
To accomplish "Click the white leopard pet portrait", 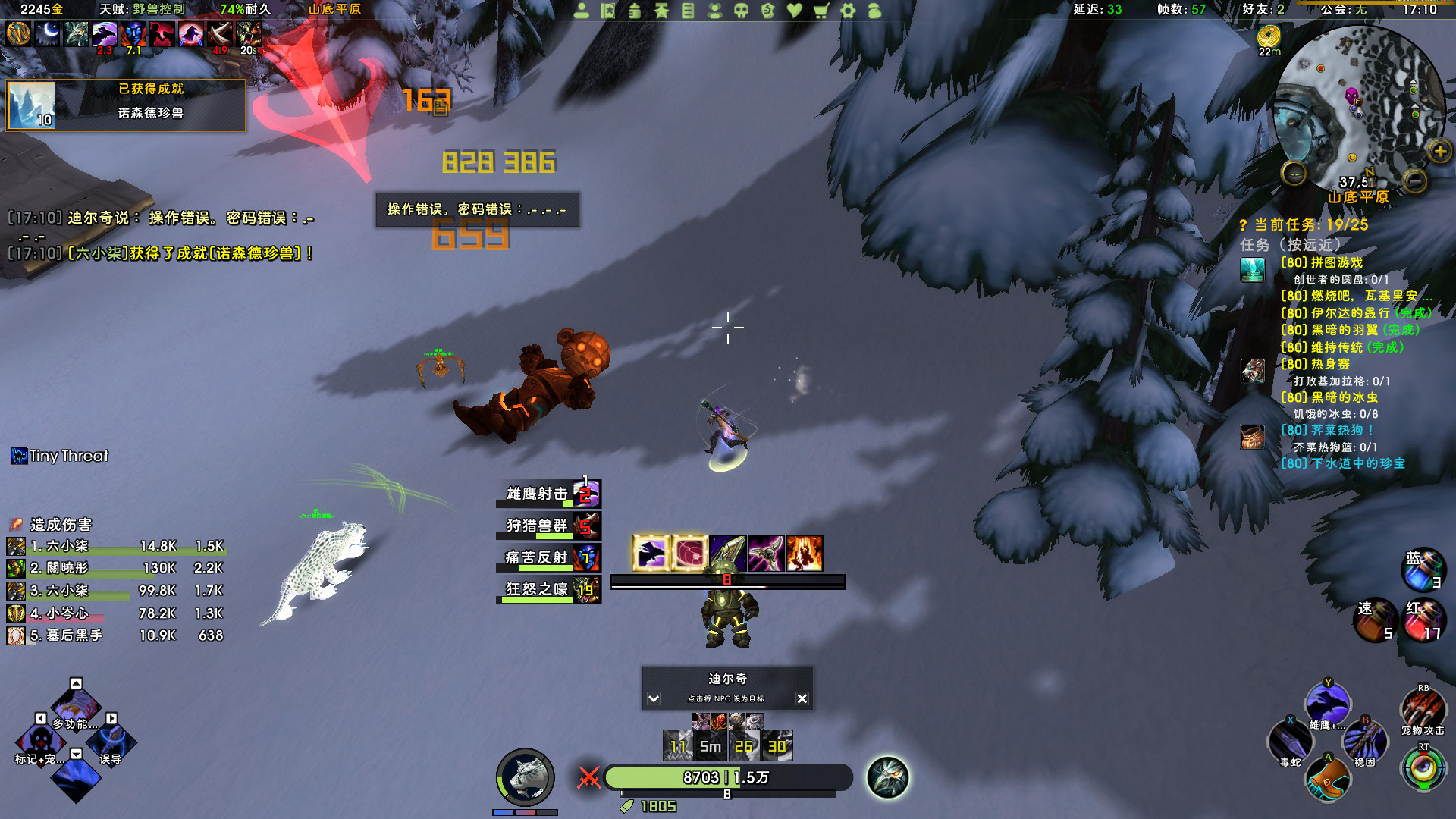I will point(525,777).
